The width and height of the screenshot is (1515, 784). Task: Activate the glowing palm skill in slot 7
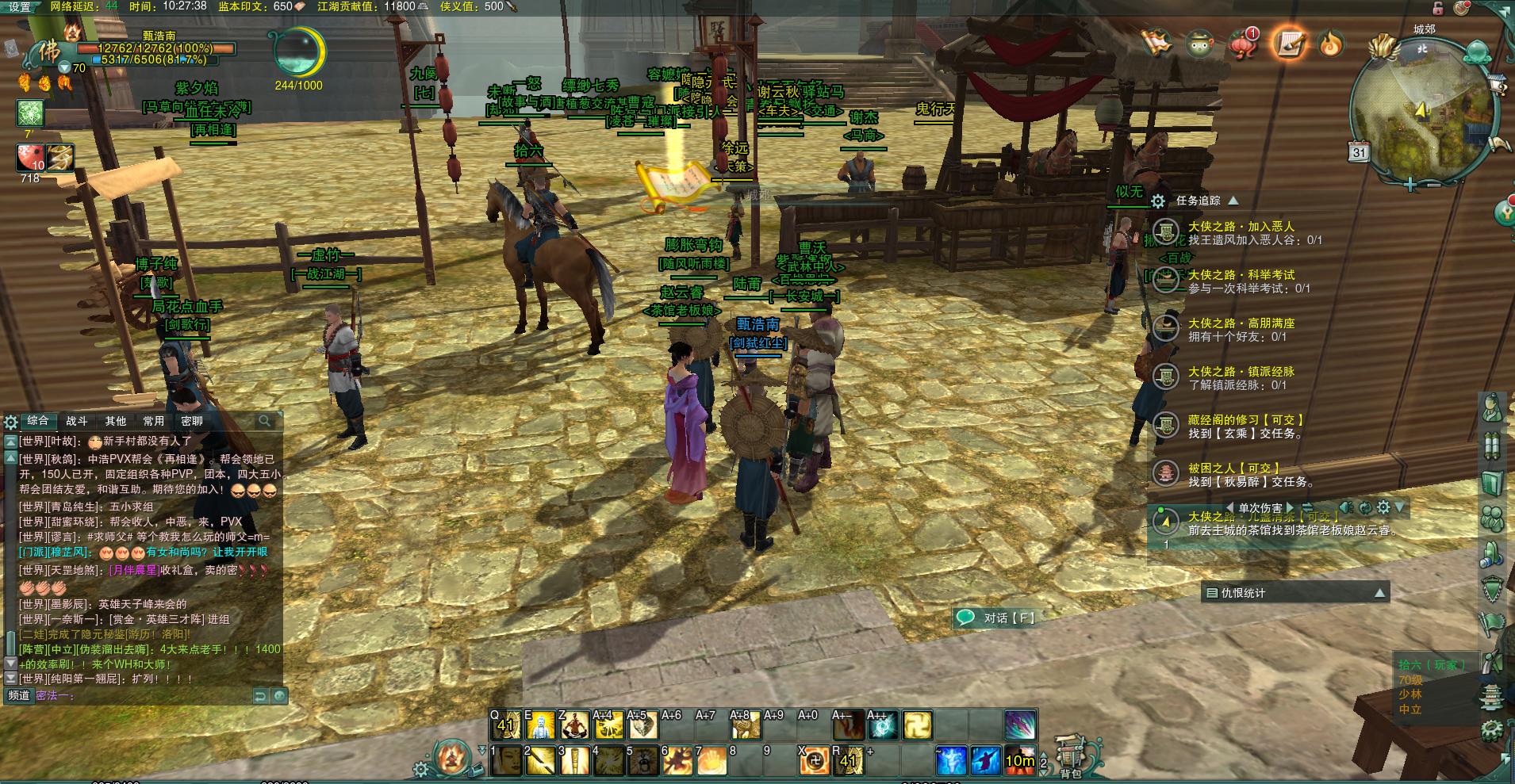(711, 762)
